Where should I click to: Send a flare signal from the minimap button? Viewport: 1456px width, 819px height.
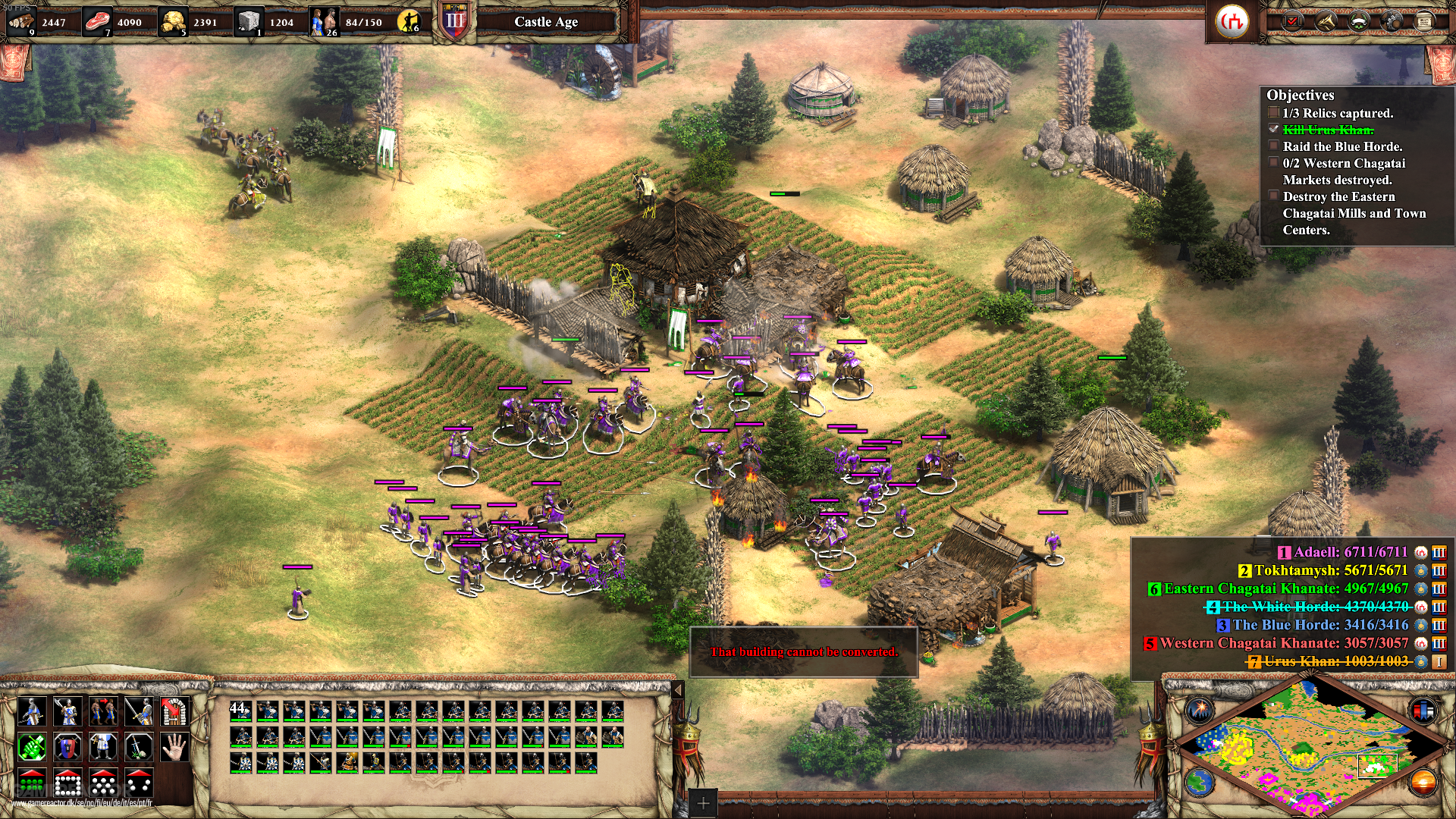coord(1201,710)
